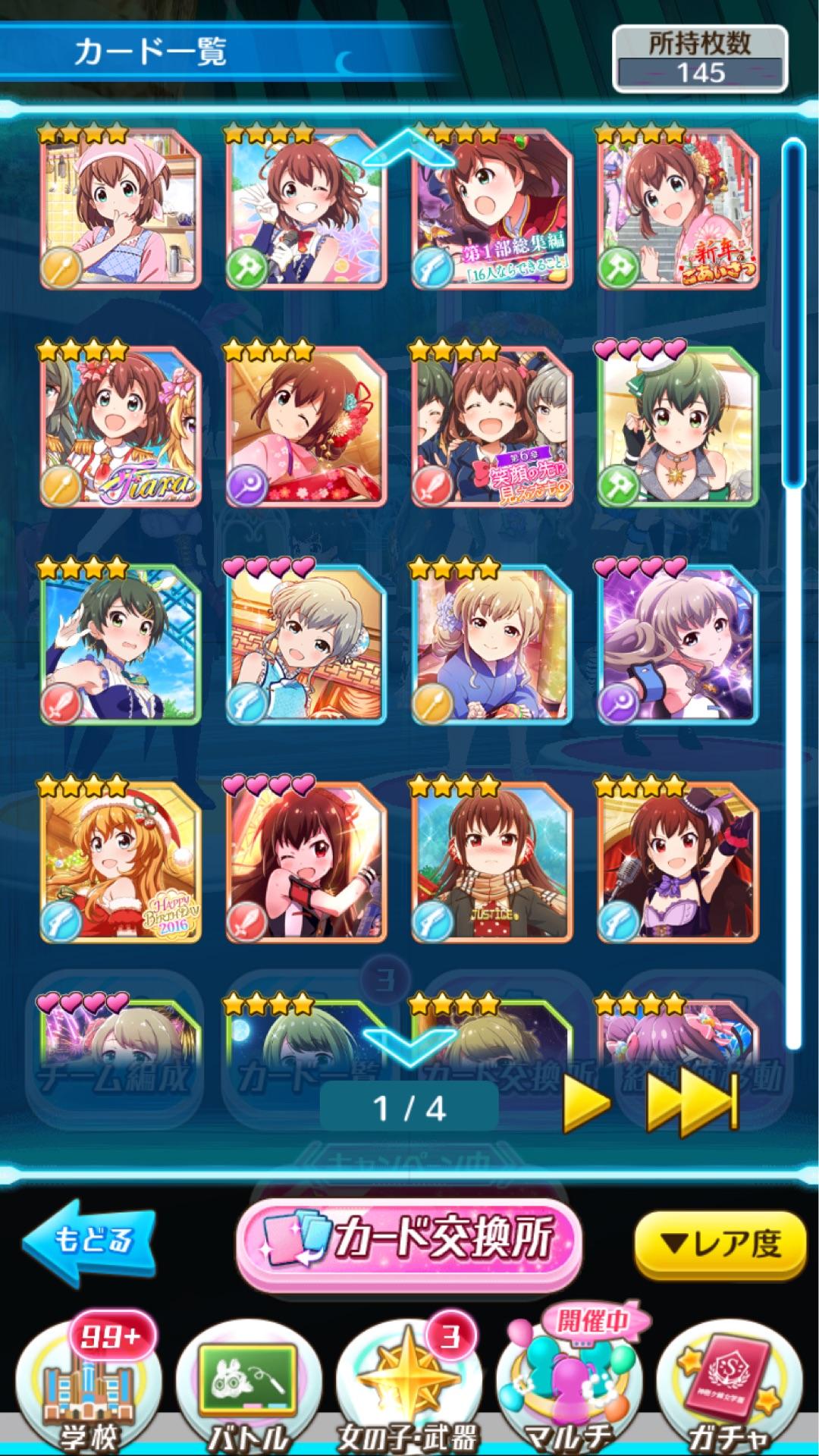Select the pink bandana kitchen girl card
This screenshot has height=1456, width=819.
click(120, 209)
